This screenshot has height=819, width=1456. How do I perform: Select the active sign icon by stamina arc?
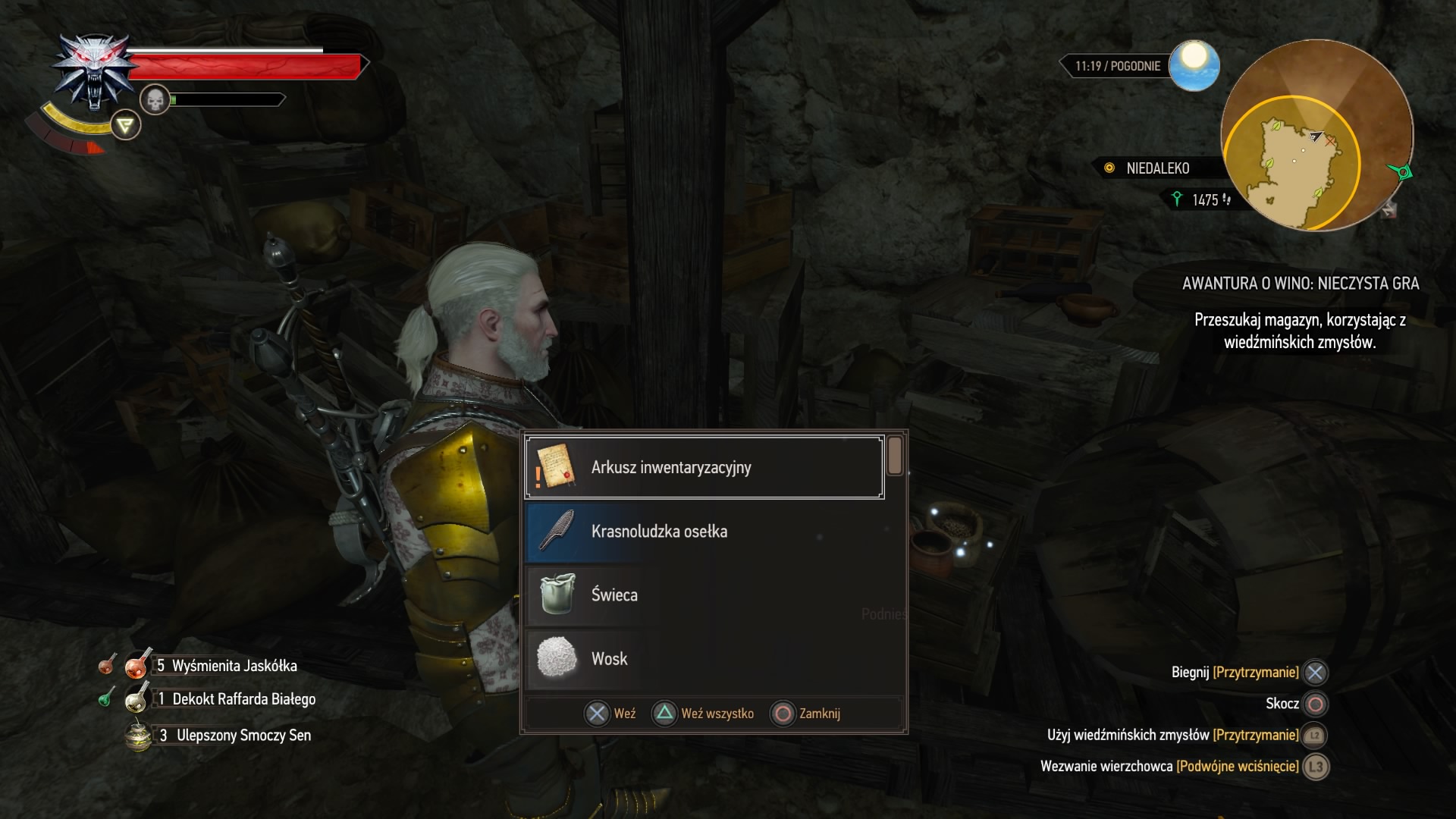(x=126, y=125)
